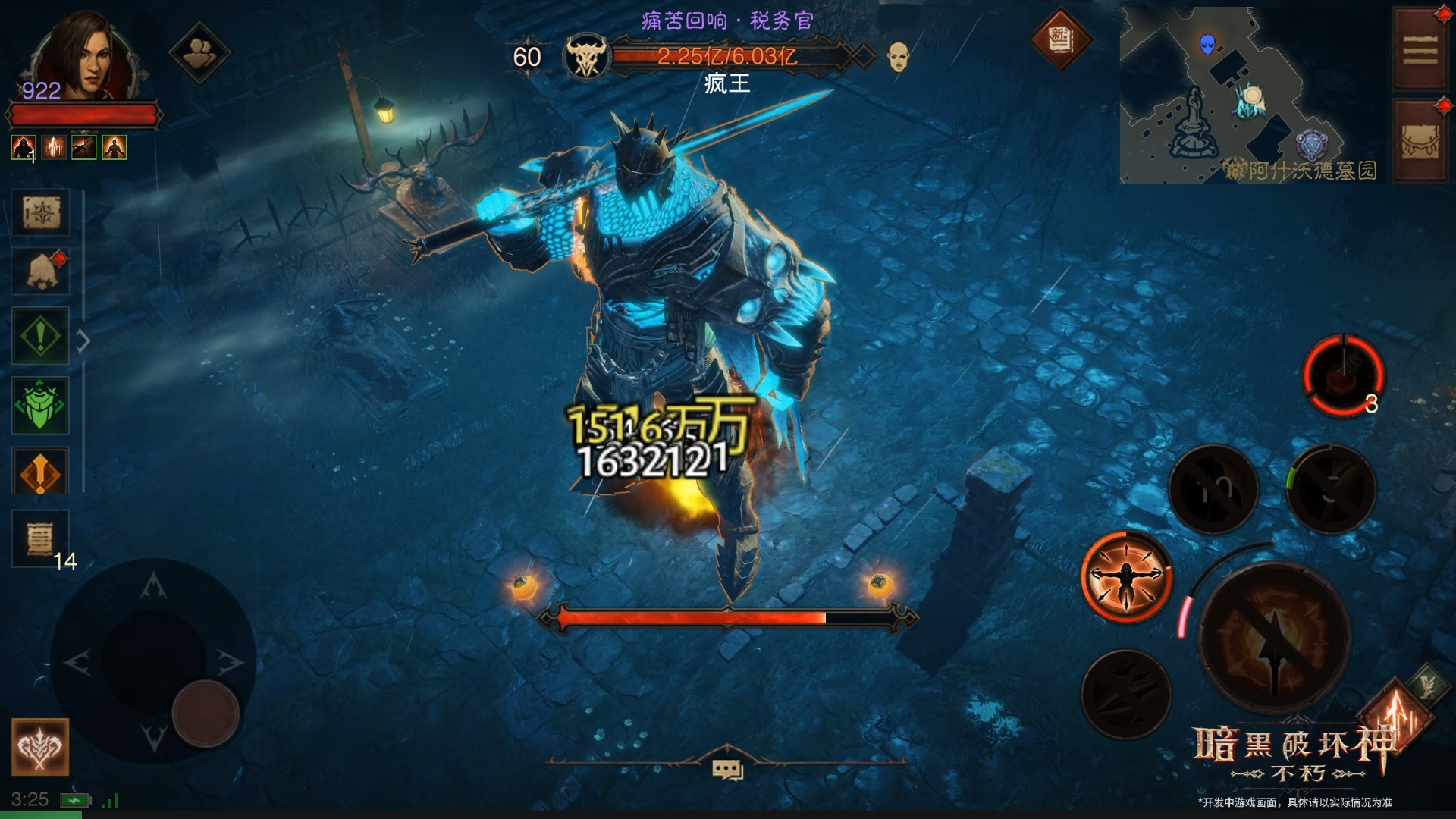Click the pale face icon beside boss bar
This screenshot has height=819, width=1456.
click(x=898, y=56)
